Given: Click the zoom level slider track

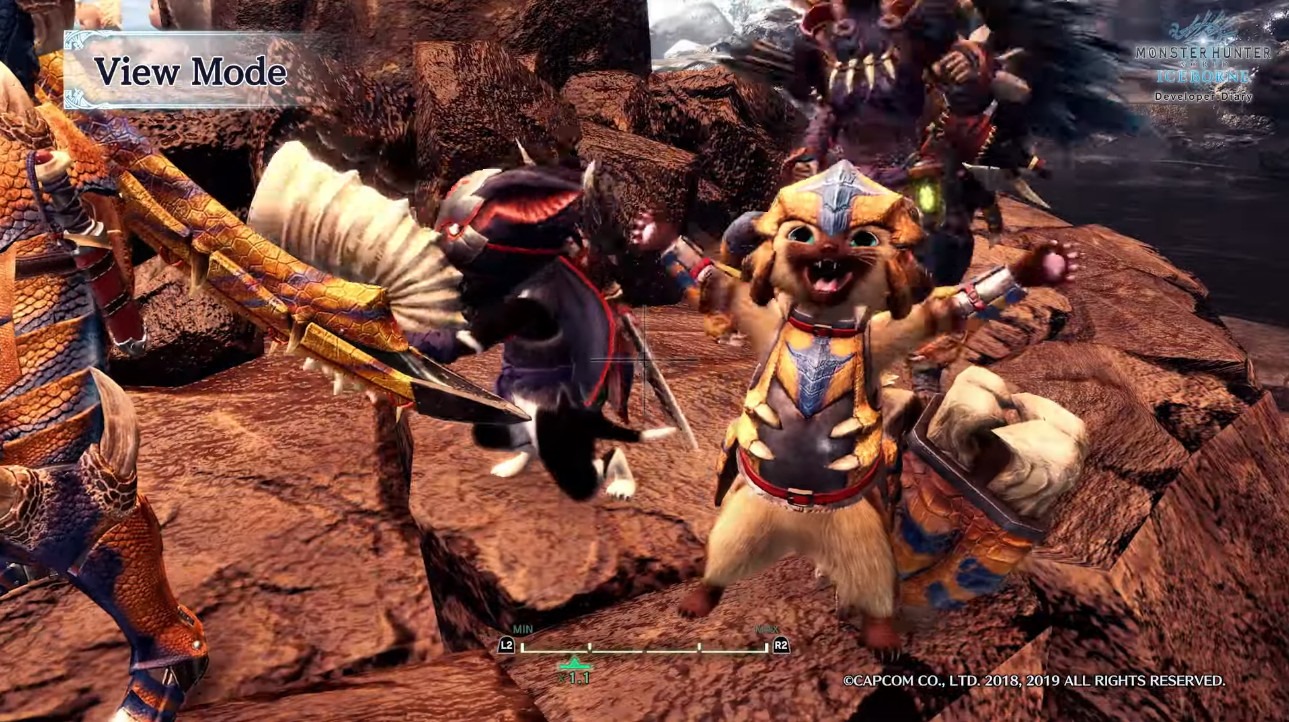Looking at the screenshot, I should pos(644,650).
